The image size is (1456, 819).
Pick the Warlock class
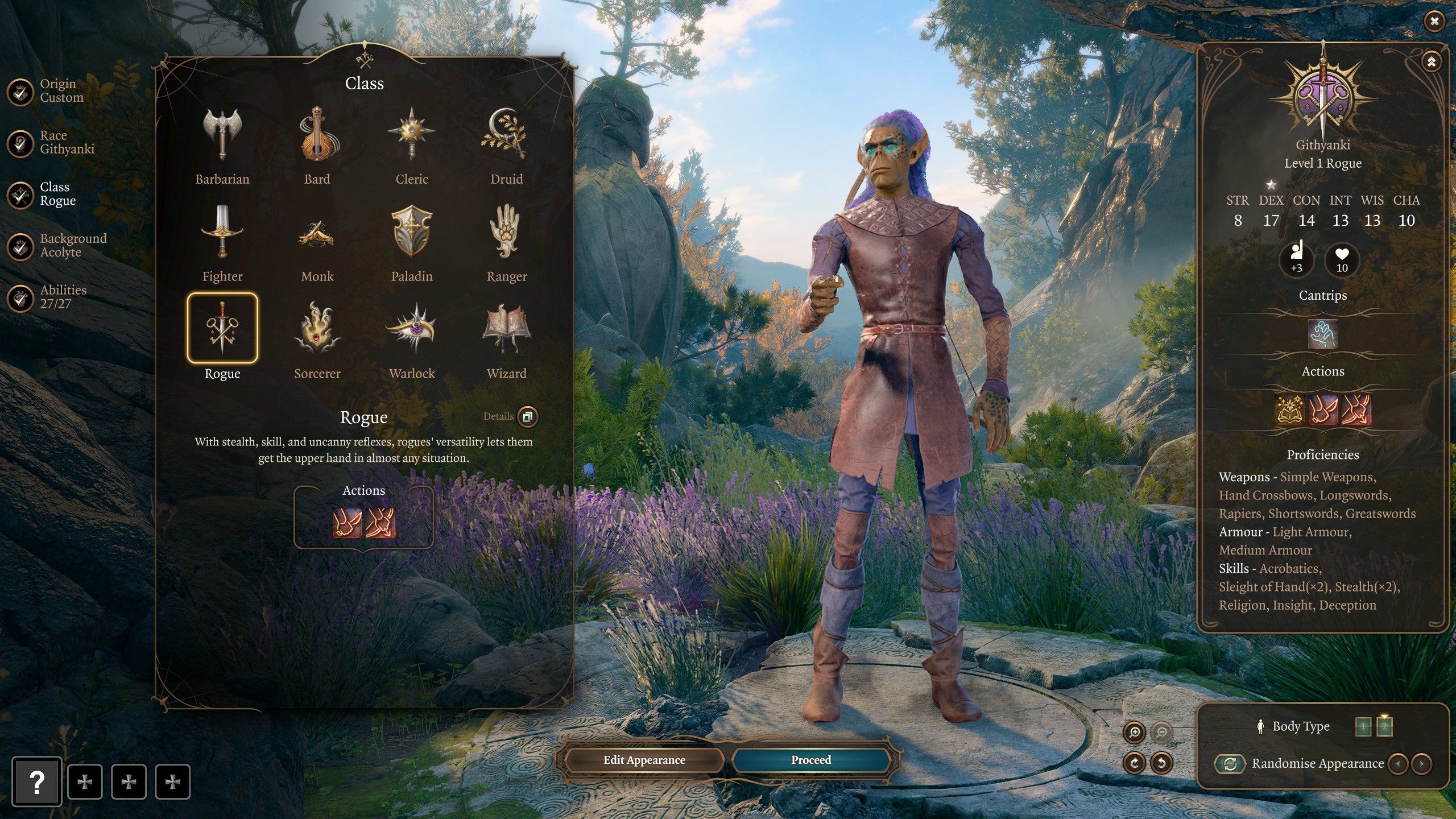(412, 329)
